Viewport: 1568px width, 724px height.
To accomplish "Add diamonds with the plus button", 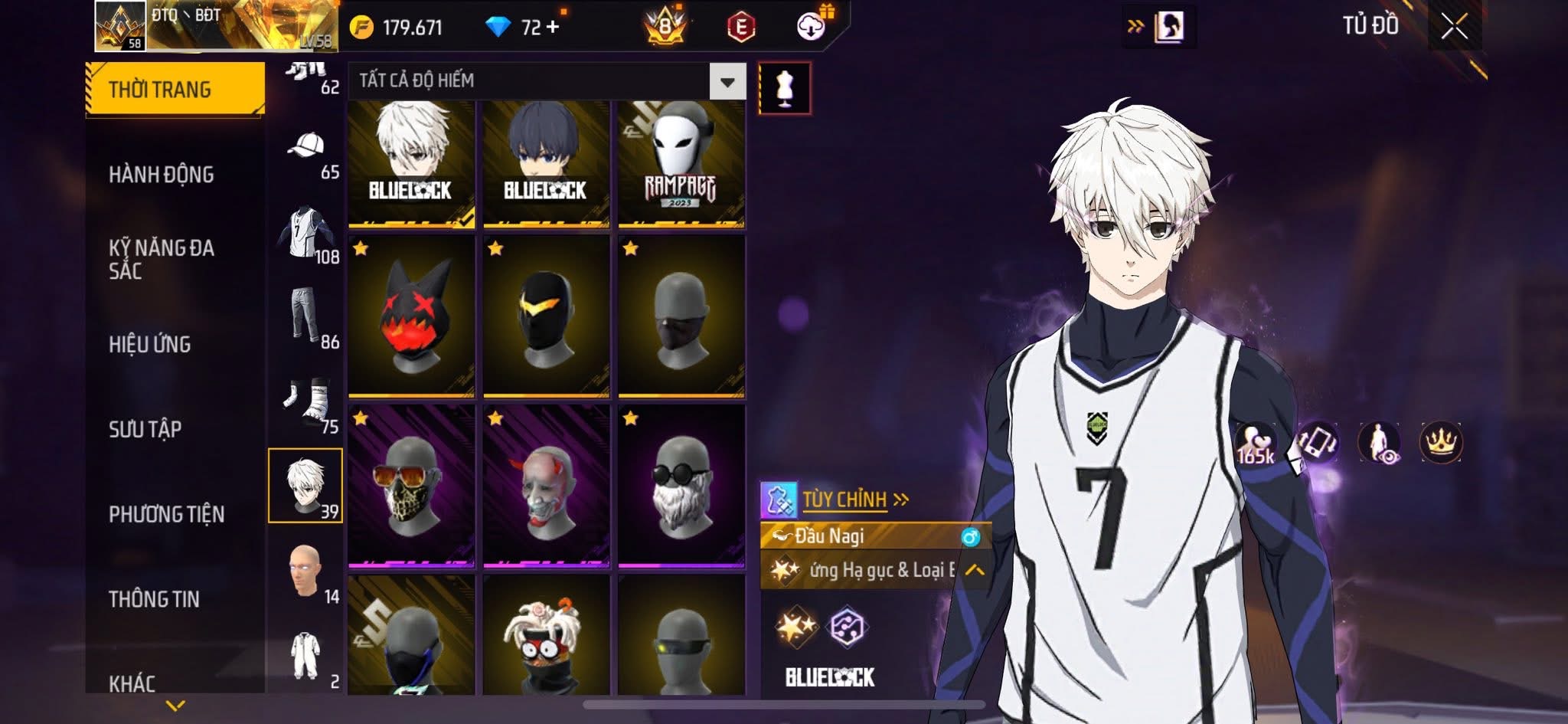I will point(553,28).
